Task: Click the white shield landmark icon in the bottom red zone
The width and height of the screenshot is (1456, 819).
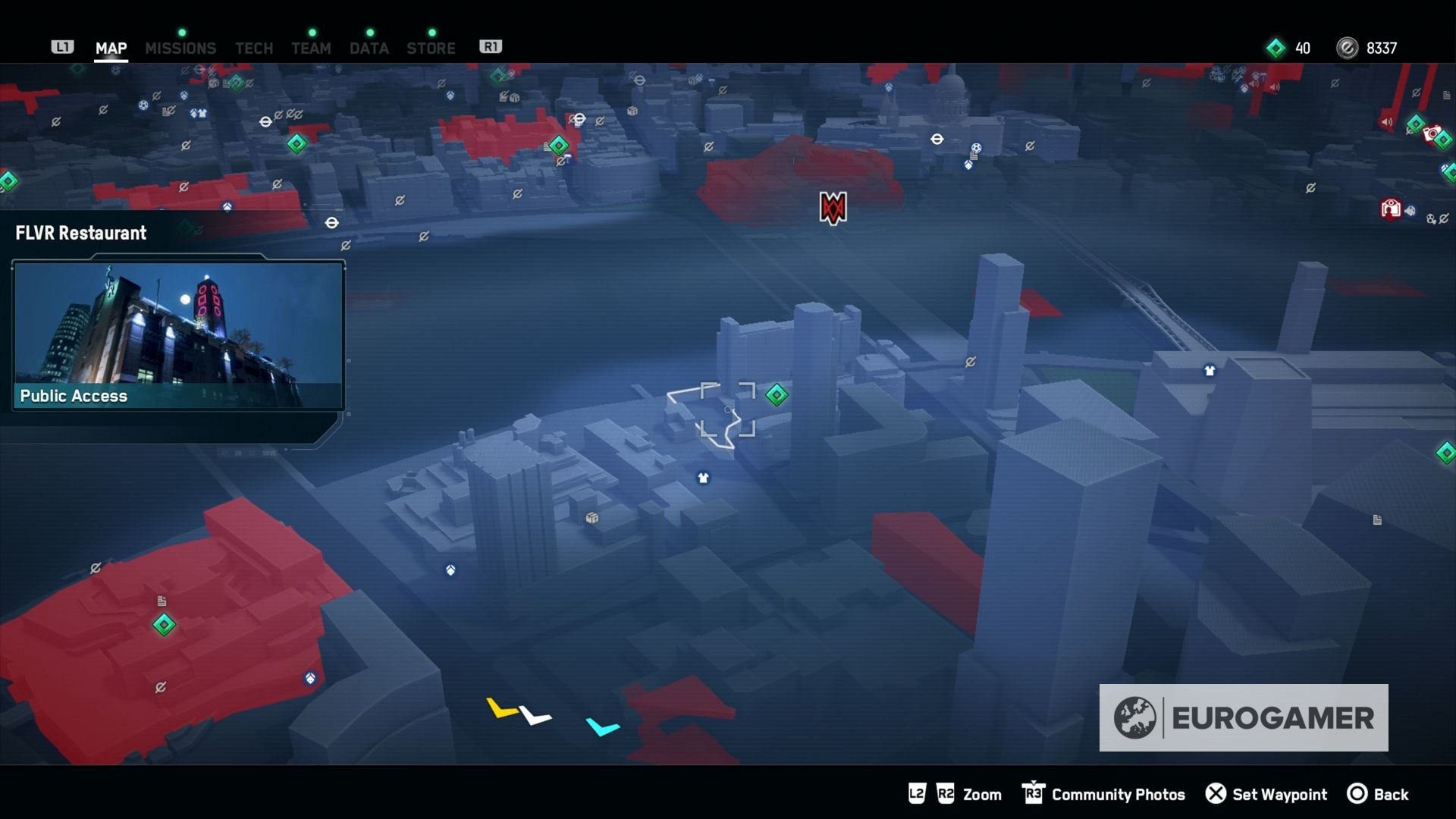Action: (311, 678)
